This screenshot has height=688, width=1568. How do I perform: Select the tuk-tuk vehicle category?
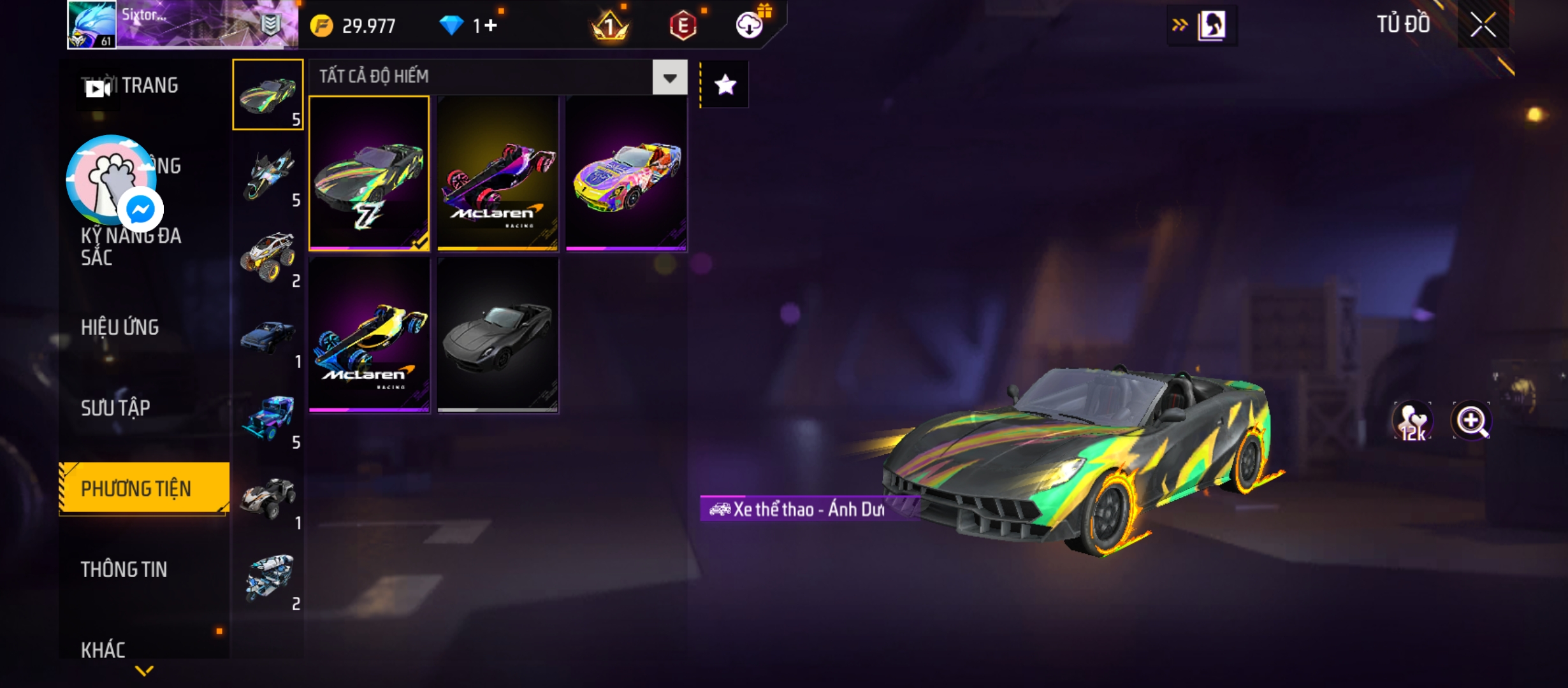click(268, 580)
